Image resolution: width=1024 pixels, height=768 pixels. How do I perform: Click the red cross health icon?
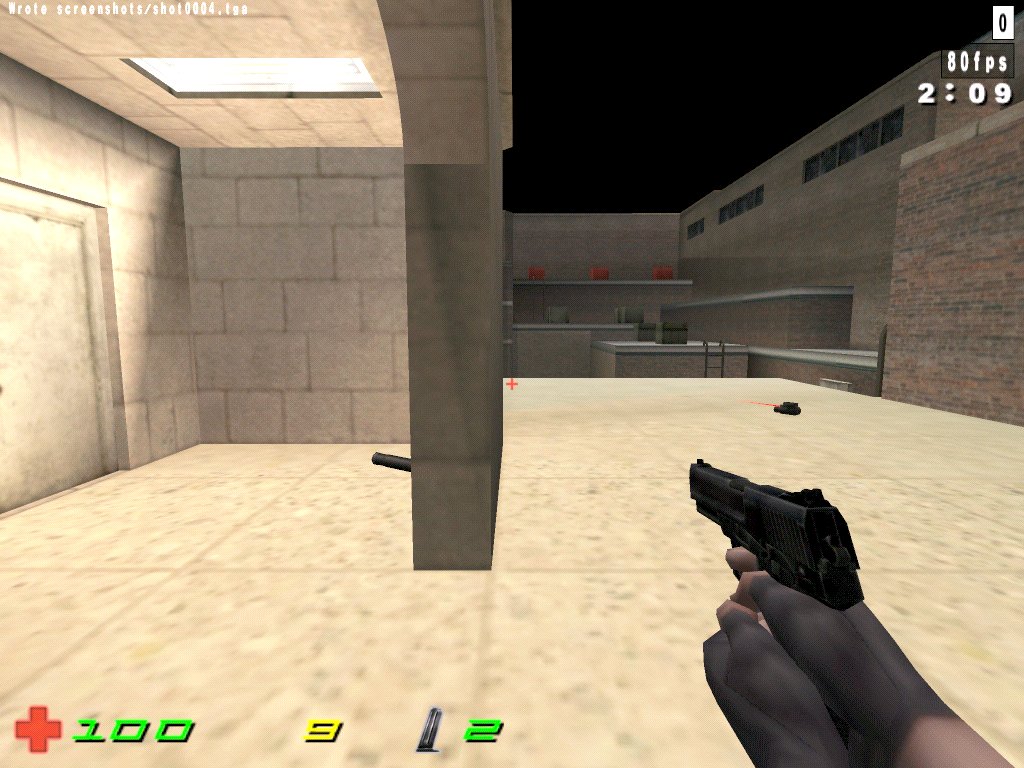[38, 730]
